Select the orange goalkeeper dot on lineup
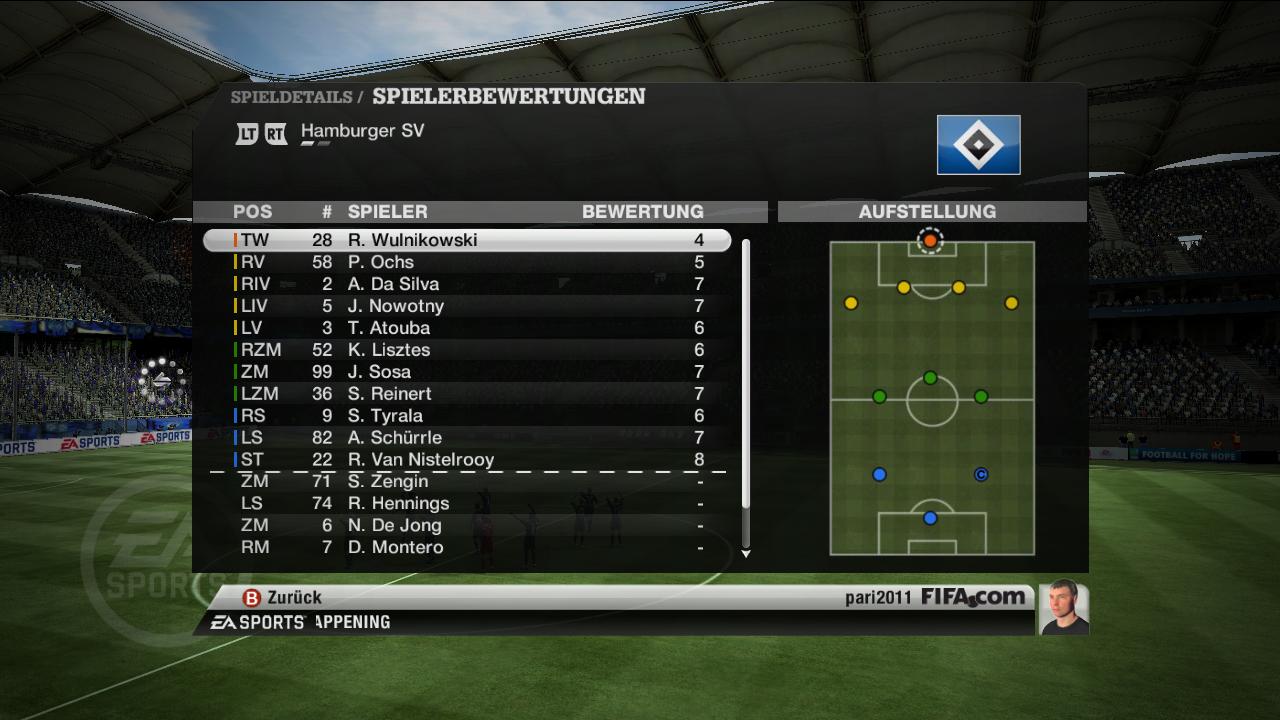1280x720 pixels. click(930, 241)
